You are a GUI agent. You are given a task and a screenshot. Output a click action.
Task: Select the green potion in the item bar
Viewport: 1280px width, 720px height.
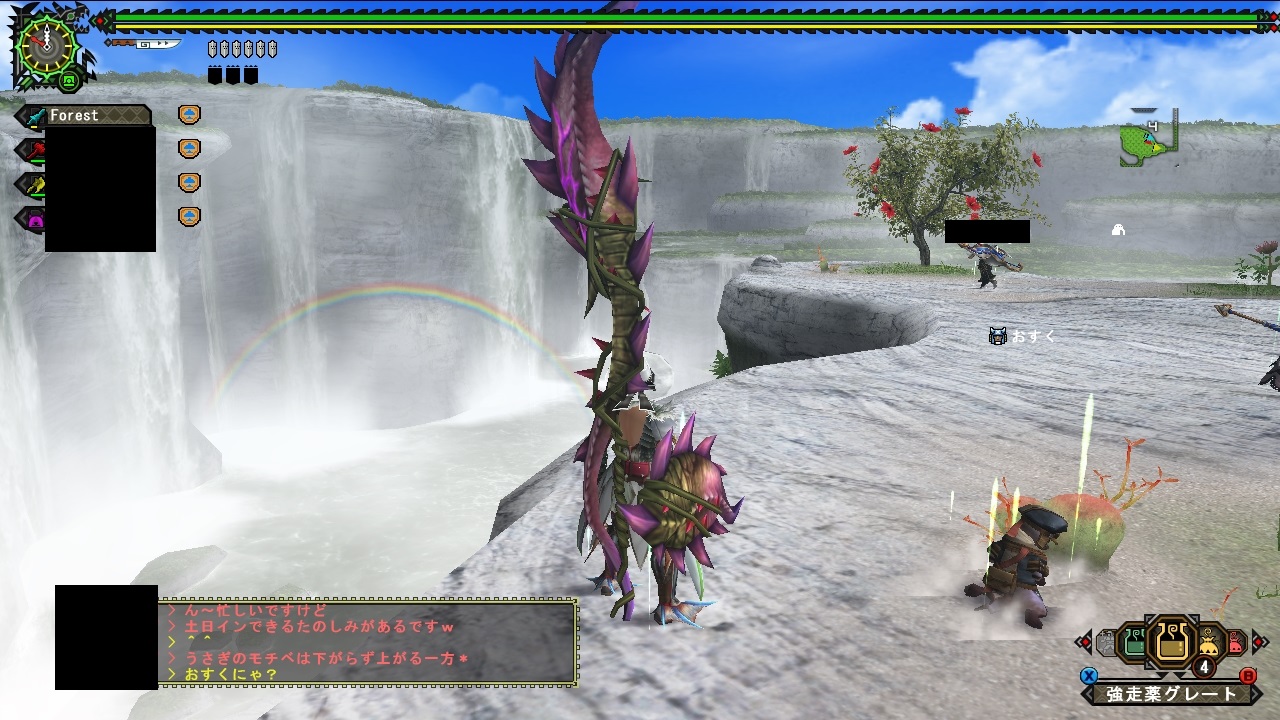click(1132, 640)
